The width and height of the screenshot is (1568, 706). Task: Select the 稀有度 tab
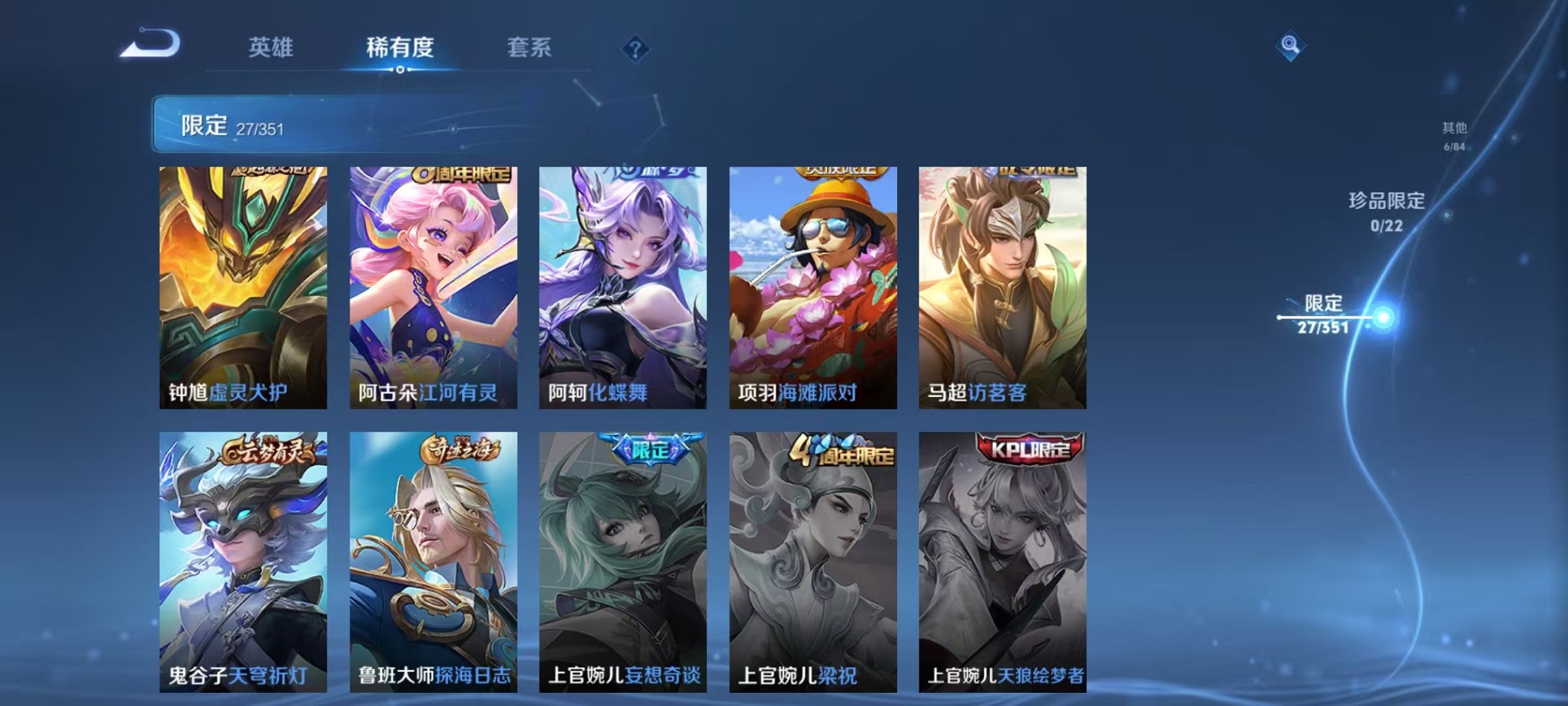(399, 48)
